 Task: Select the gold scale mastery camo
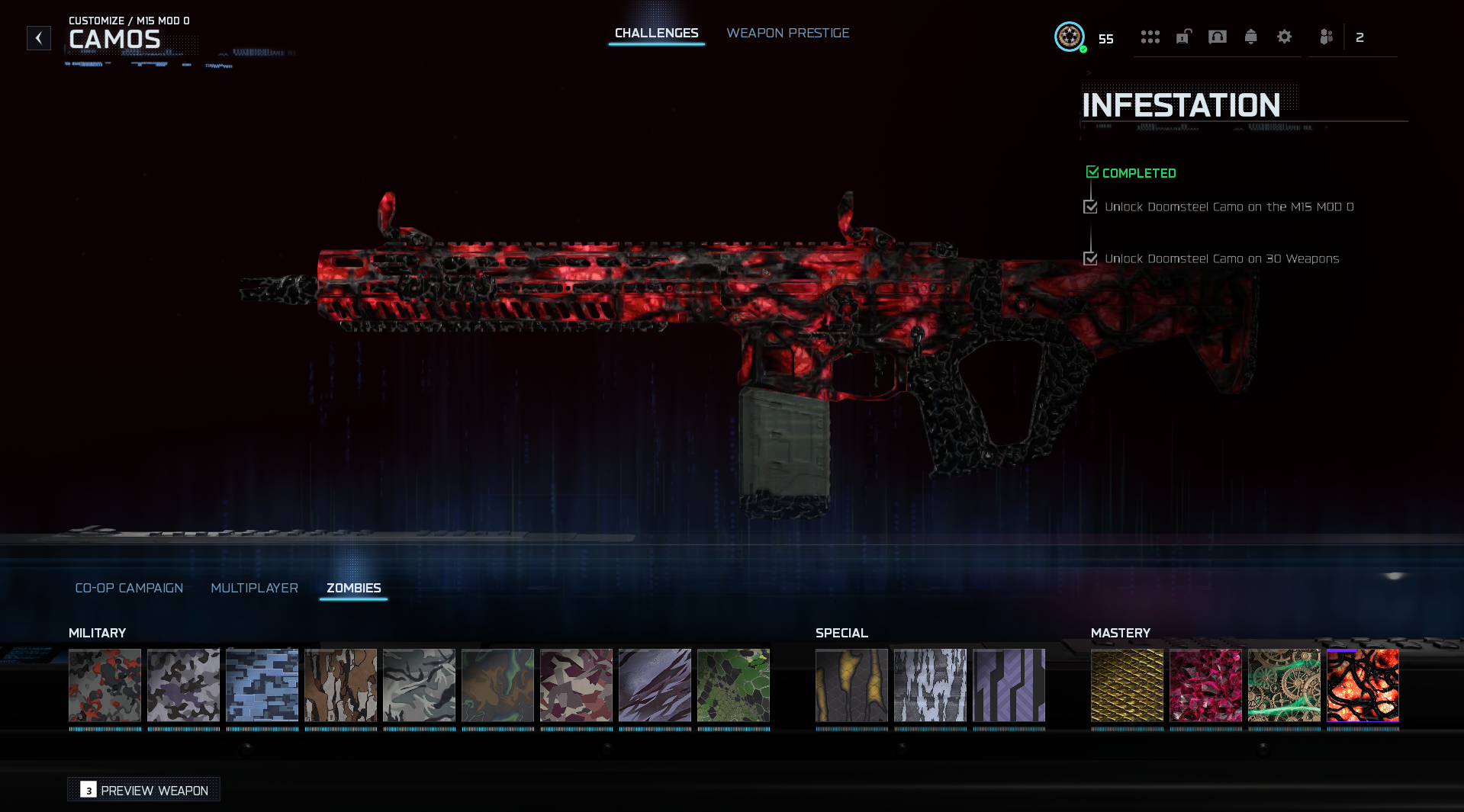click(1127, 685)
